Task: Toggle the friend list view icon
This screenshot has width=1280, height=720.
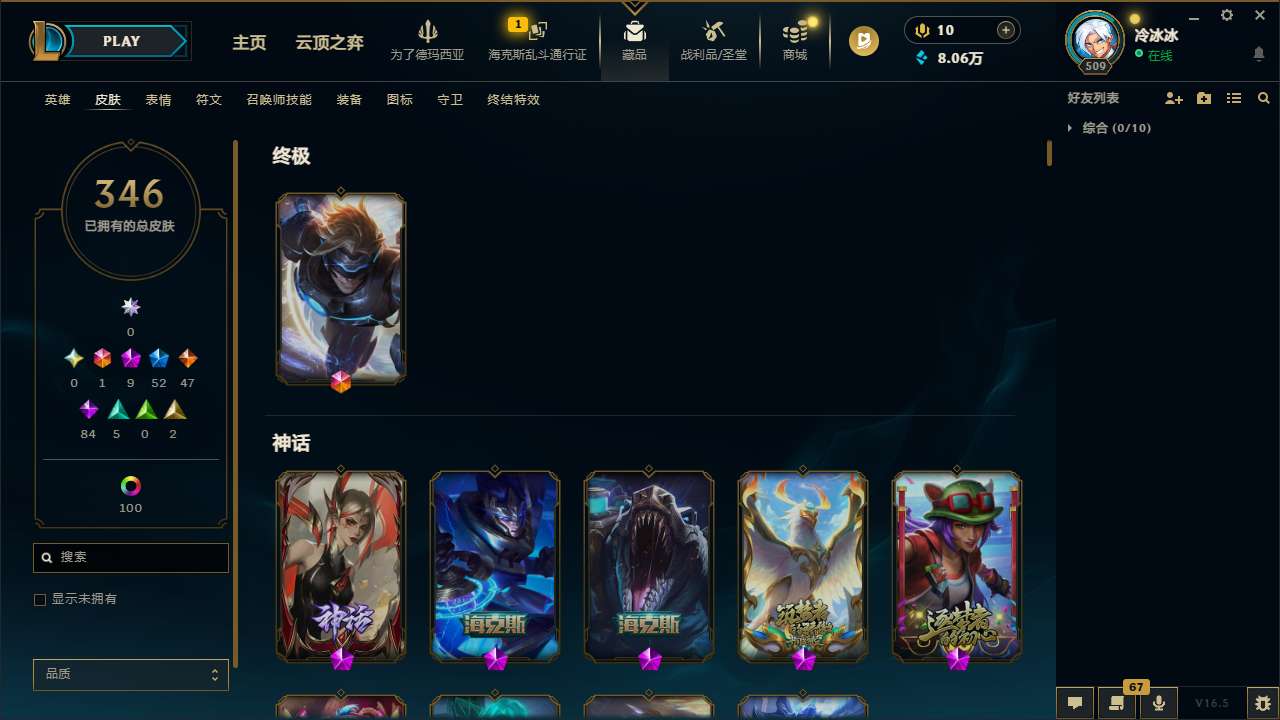Action: [1234, 98]
